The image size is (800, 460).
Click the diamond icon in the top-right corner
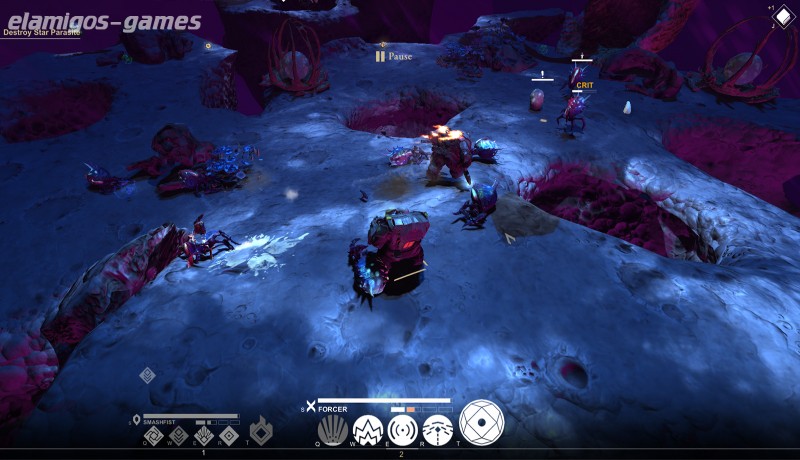782,17
